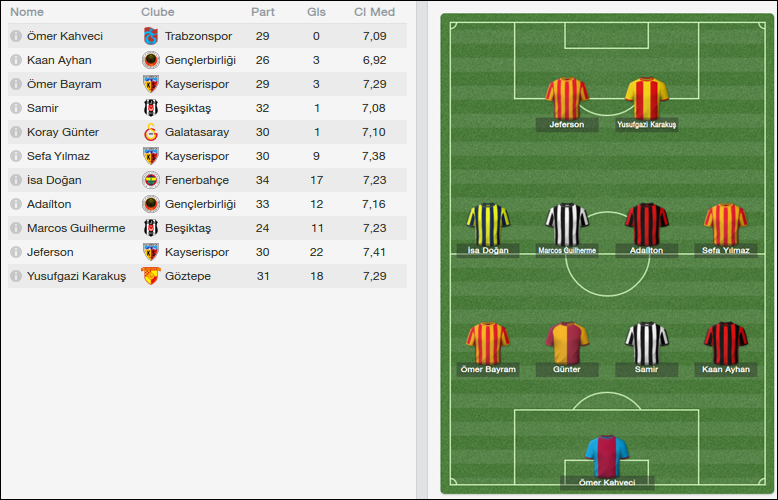Select Jeferson's shirt on the pitch
778x500 pixels.
click(567, 98)
